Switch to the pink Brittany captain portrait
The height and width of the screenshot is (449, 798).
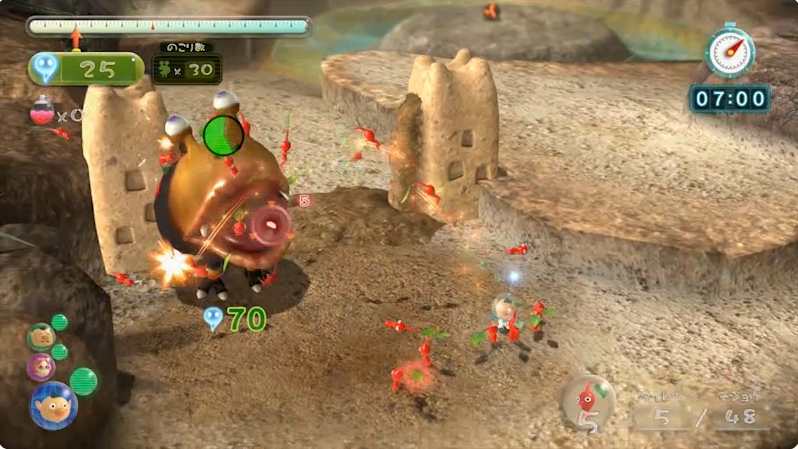tap(41, 367)
